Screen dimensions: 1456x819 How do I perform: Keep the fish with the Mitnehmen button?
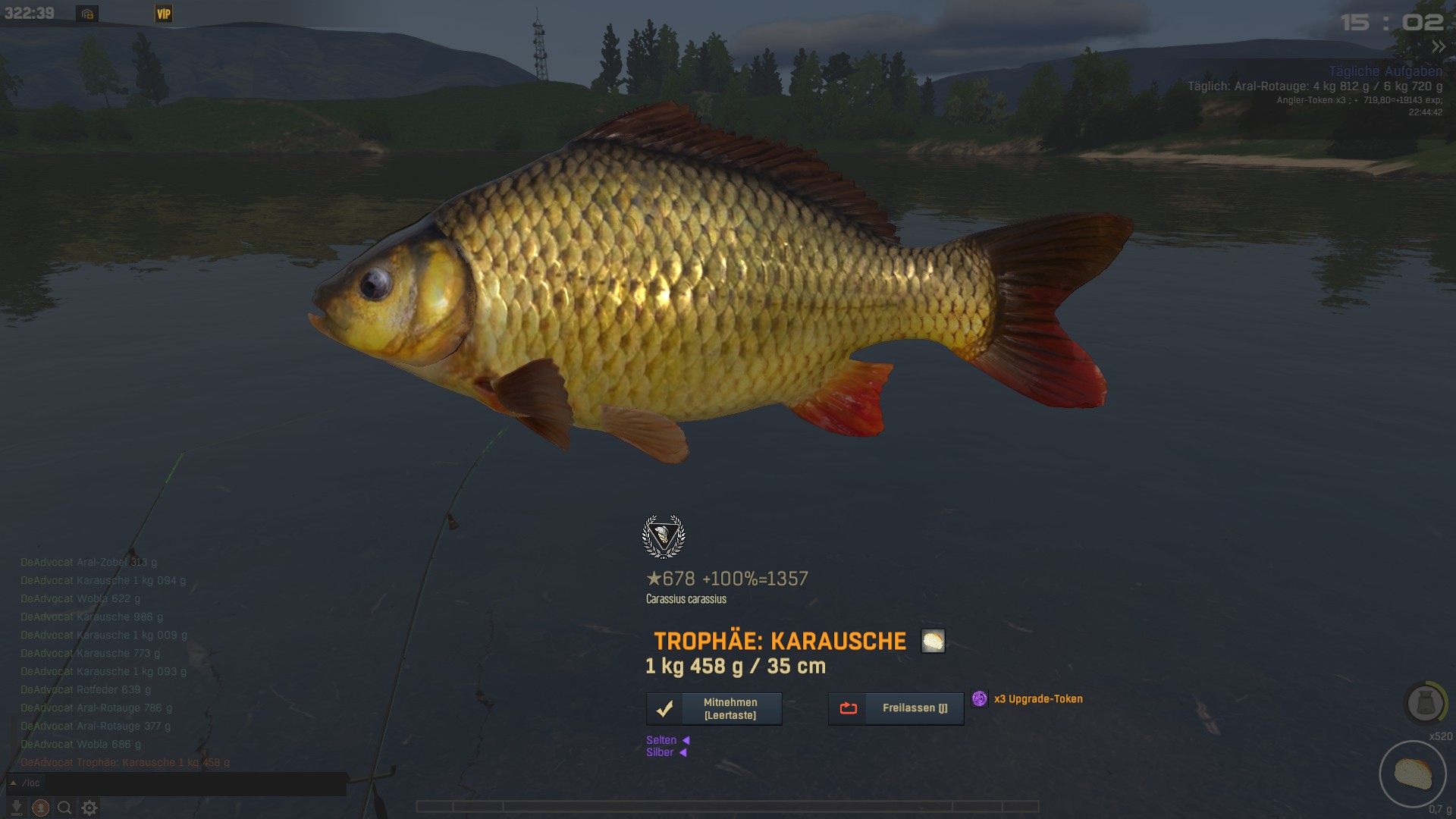click(714, 709)
